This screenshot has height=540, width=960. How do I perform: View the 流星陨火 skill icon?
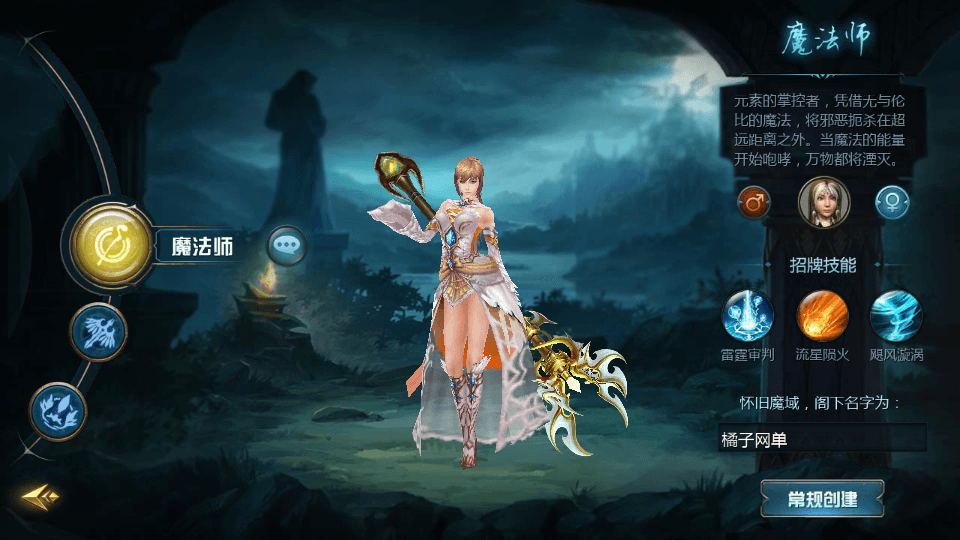(x=822, y=317)
